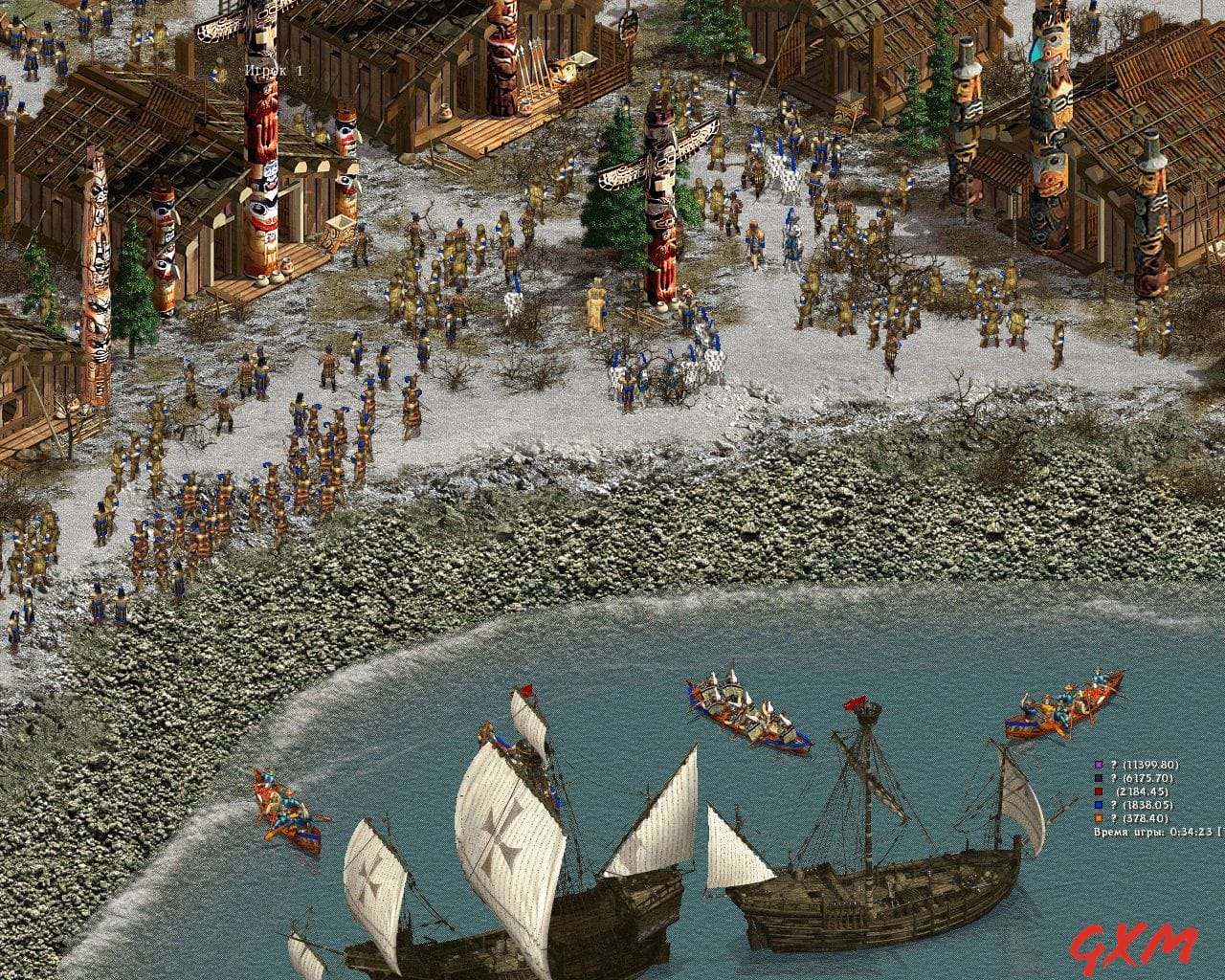Click the score entry showing 6175.70
The width and height of the screenshot is (1225, 980).
pos(1147,778)
